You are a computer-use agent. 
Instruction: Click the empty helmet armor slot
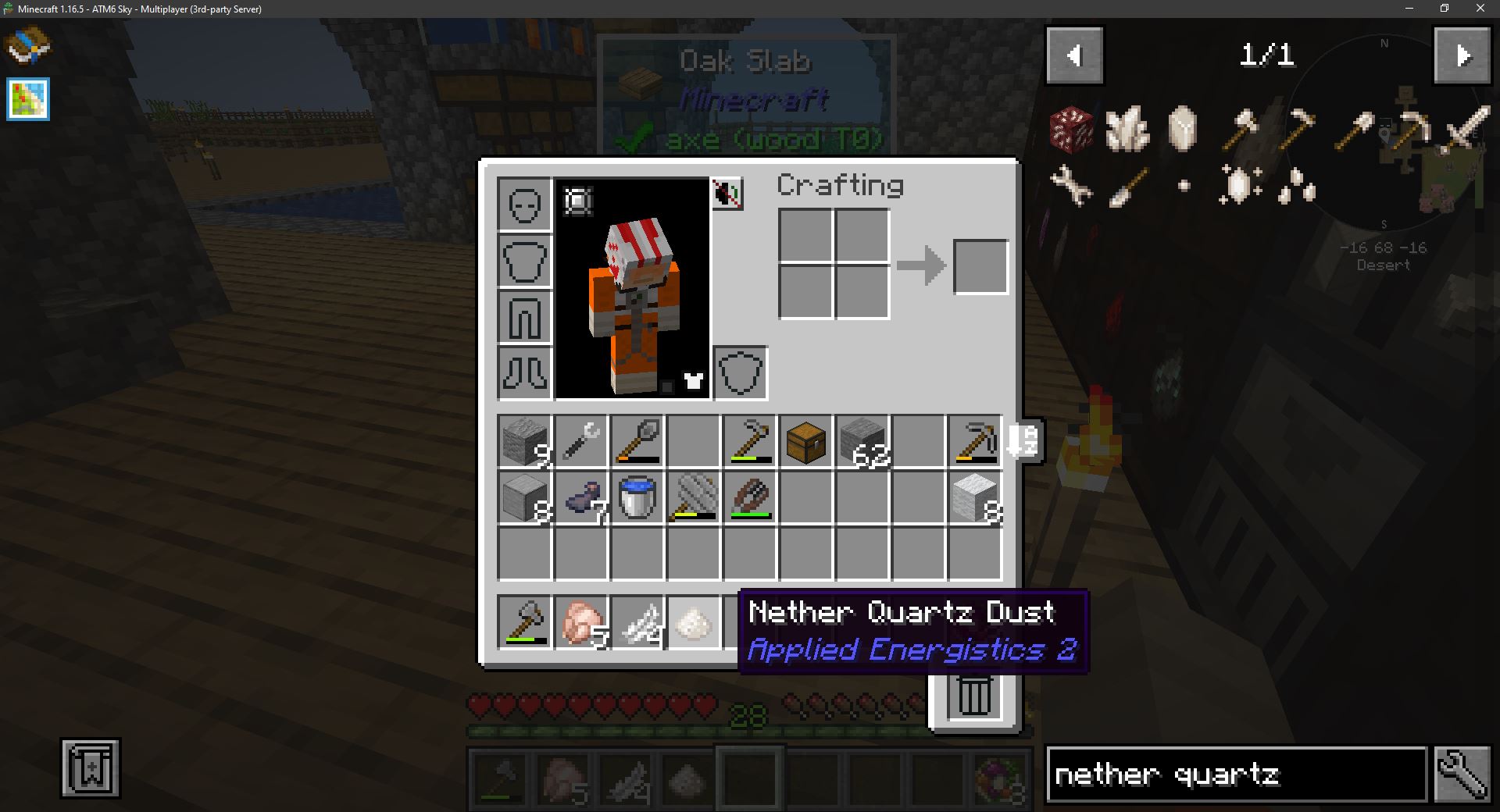click(x=524, y=205)
